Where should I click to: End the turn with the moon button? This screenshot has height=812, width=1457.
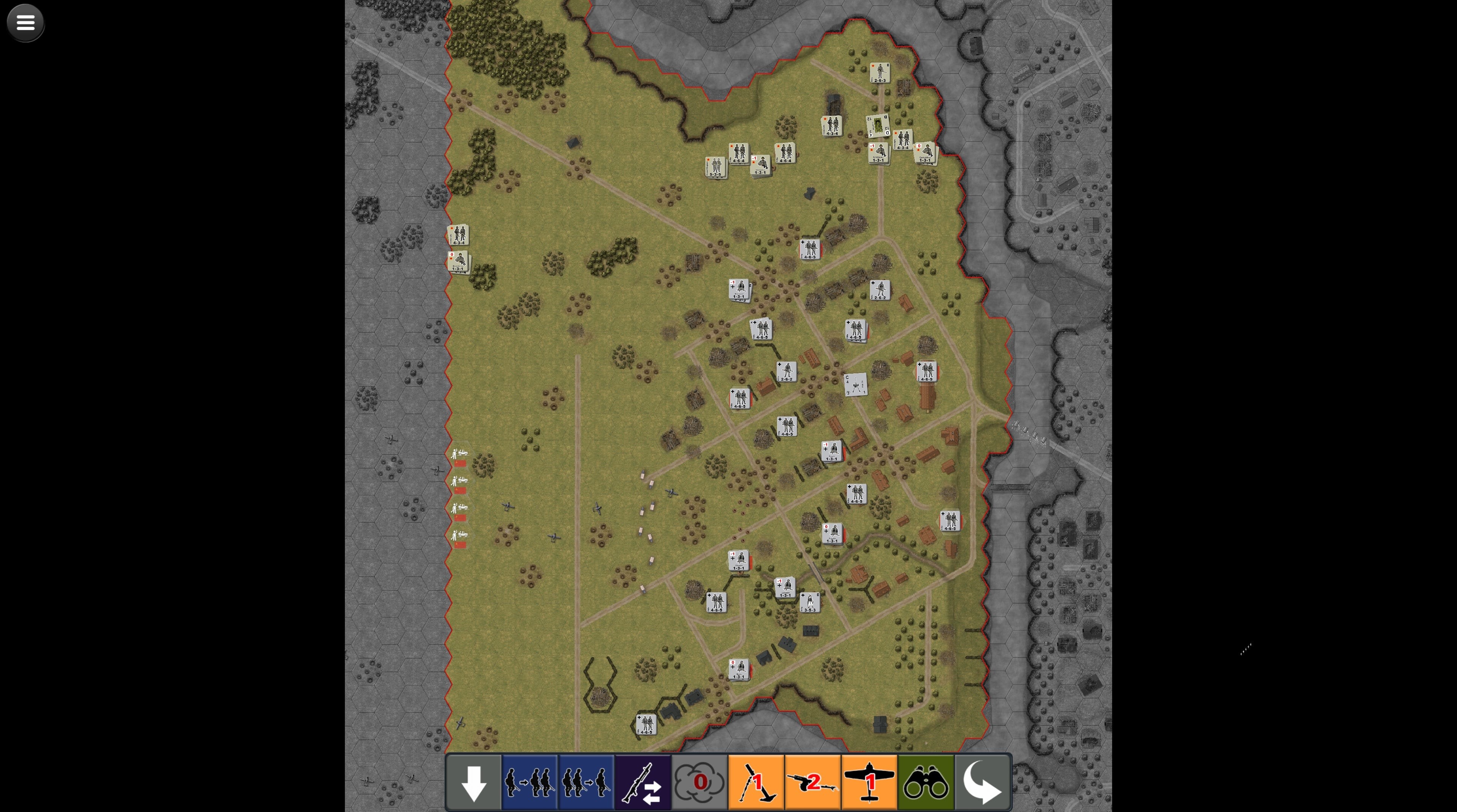[x=982, y=782]
